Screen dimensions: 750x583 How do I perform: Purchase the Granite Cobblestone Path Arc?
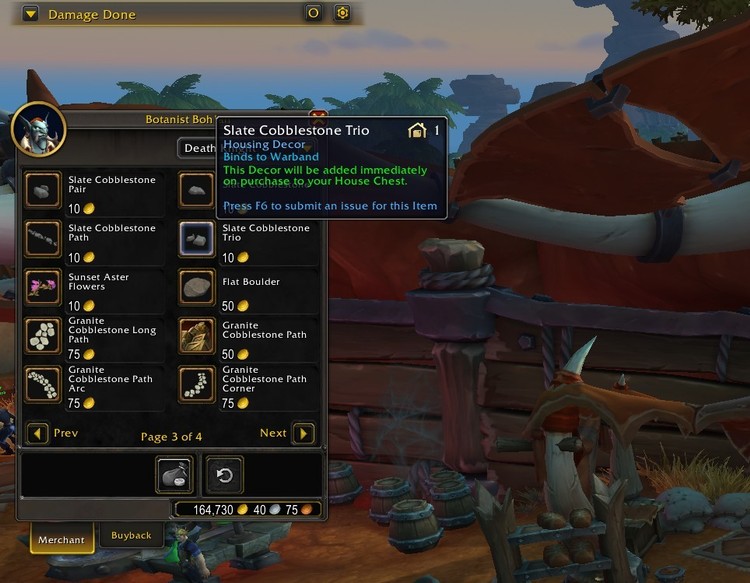[x=43, y=385]
